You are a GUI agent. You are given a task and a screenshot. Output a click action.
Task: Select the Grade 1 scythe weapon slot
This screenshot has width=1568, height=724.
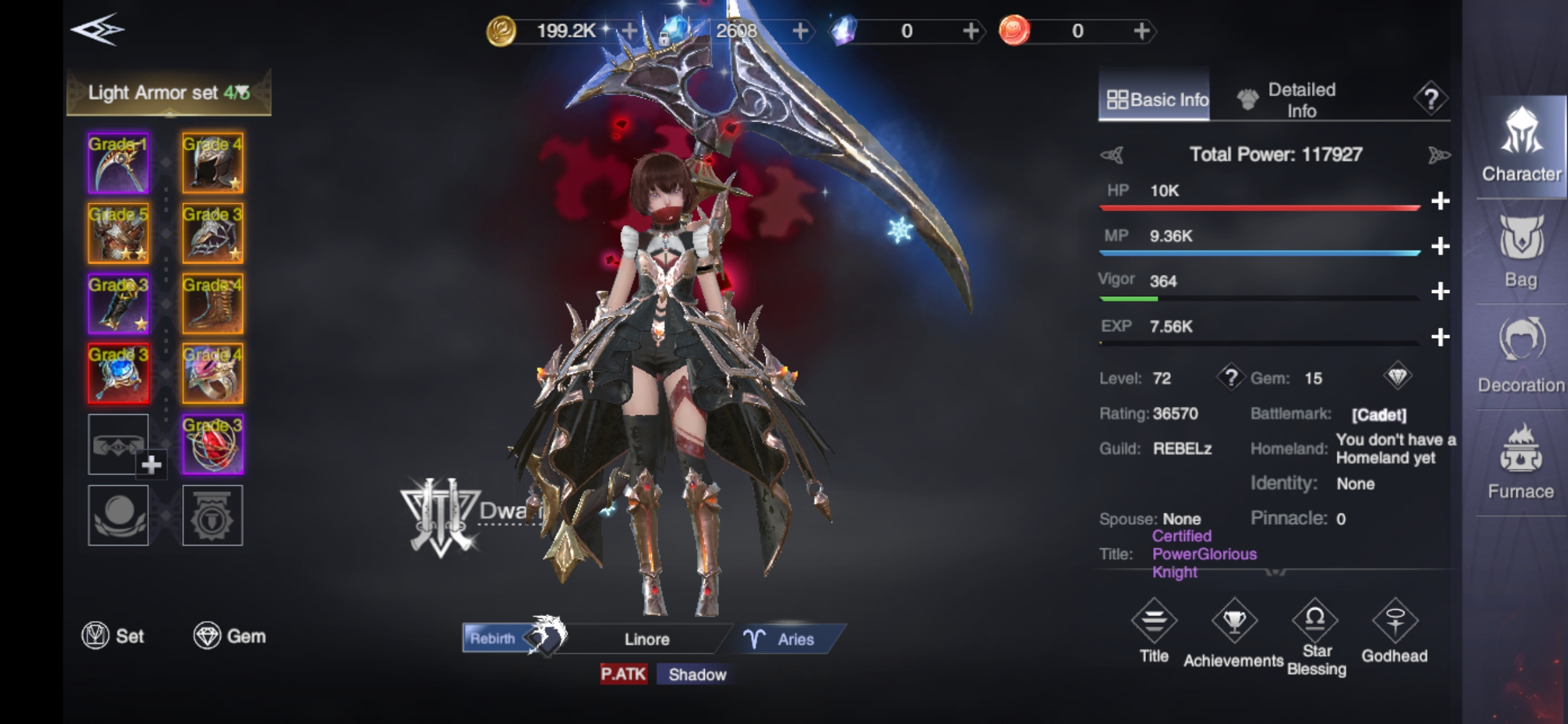pos(119,164)
